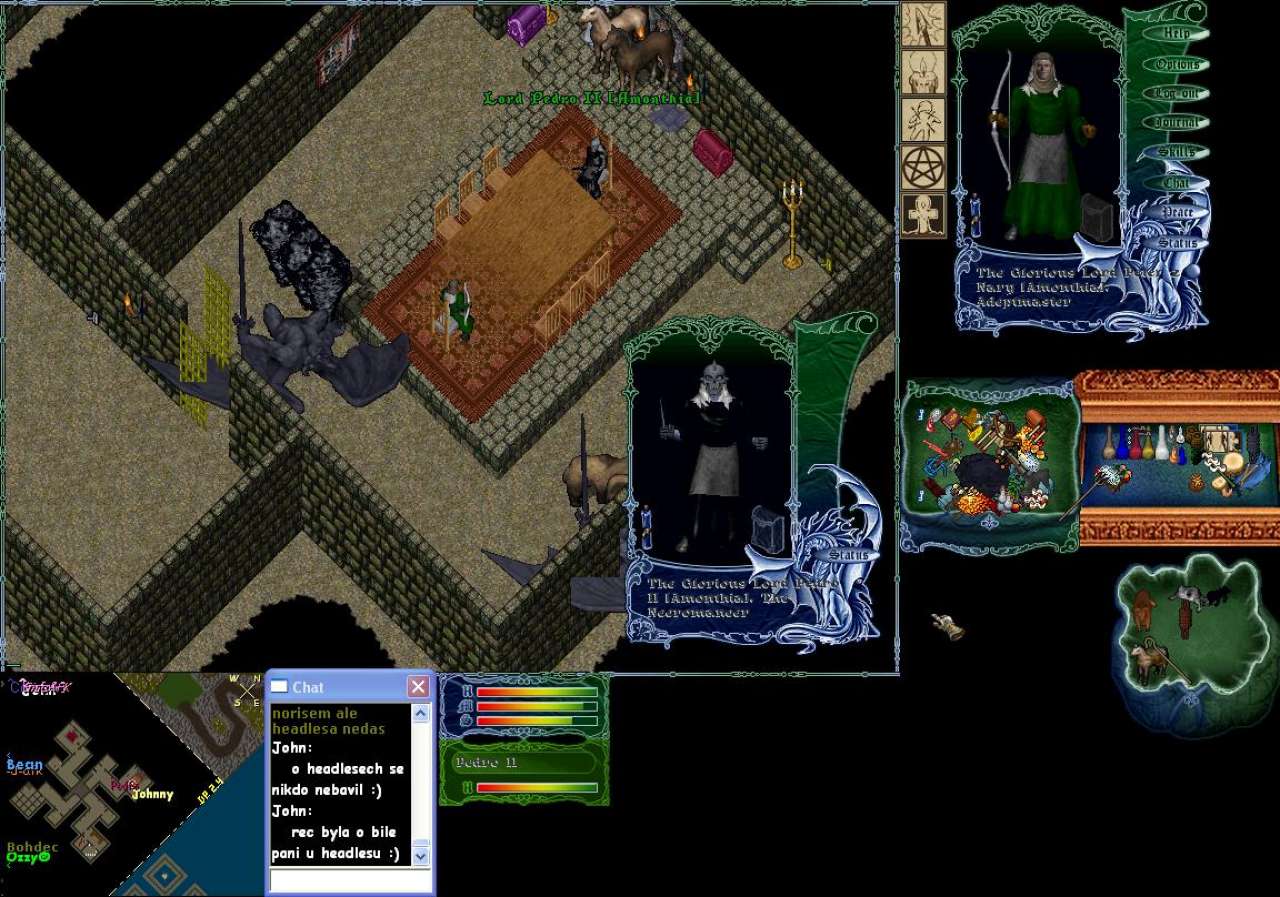Image resolution: width=1280 pixels, height=897 pixels.
Task: Click the chat message input field
Action: 349,881
